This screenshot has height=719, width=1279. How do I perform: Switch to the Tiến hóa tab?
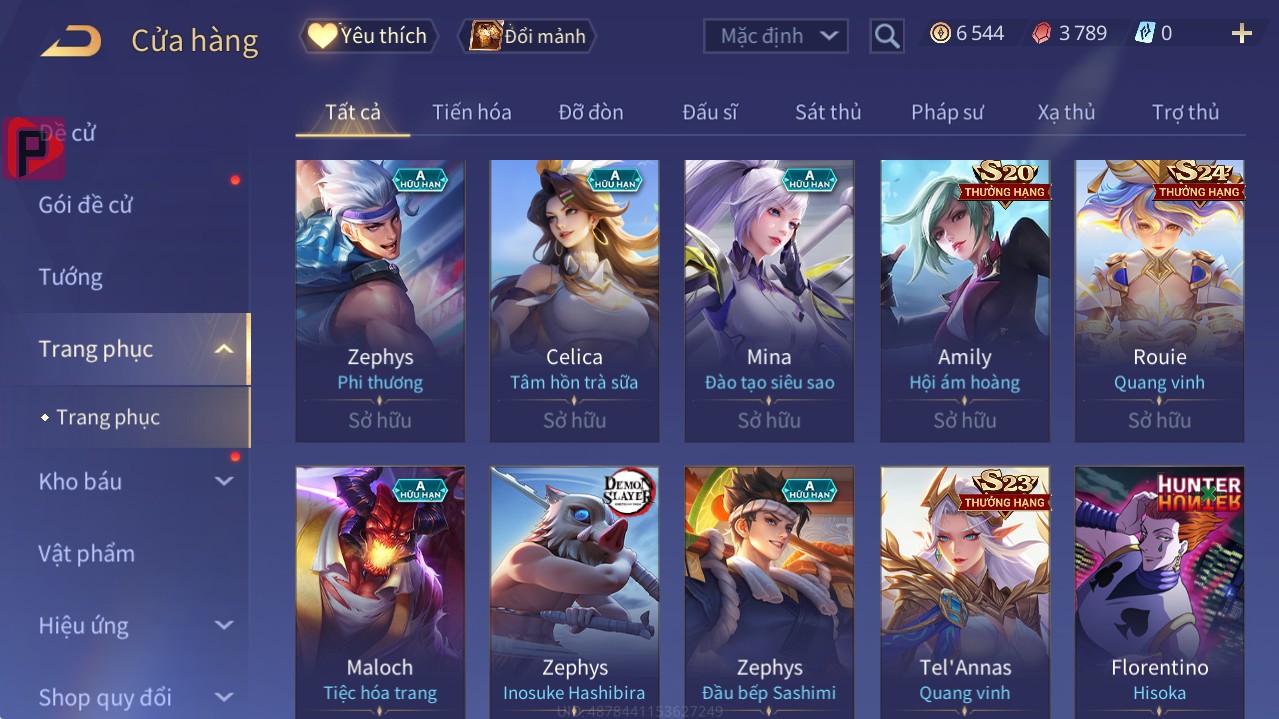click(x=471, y=112)
